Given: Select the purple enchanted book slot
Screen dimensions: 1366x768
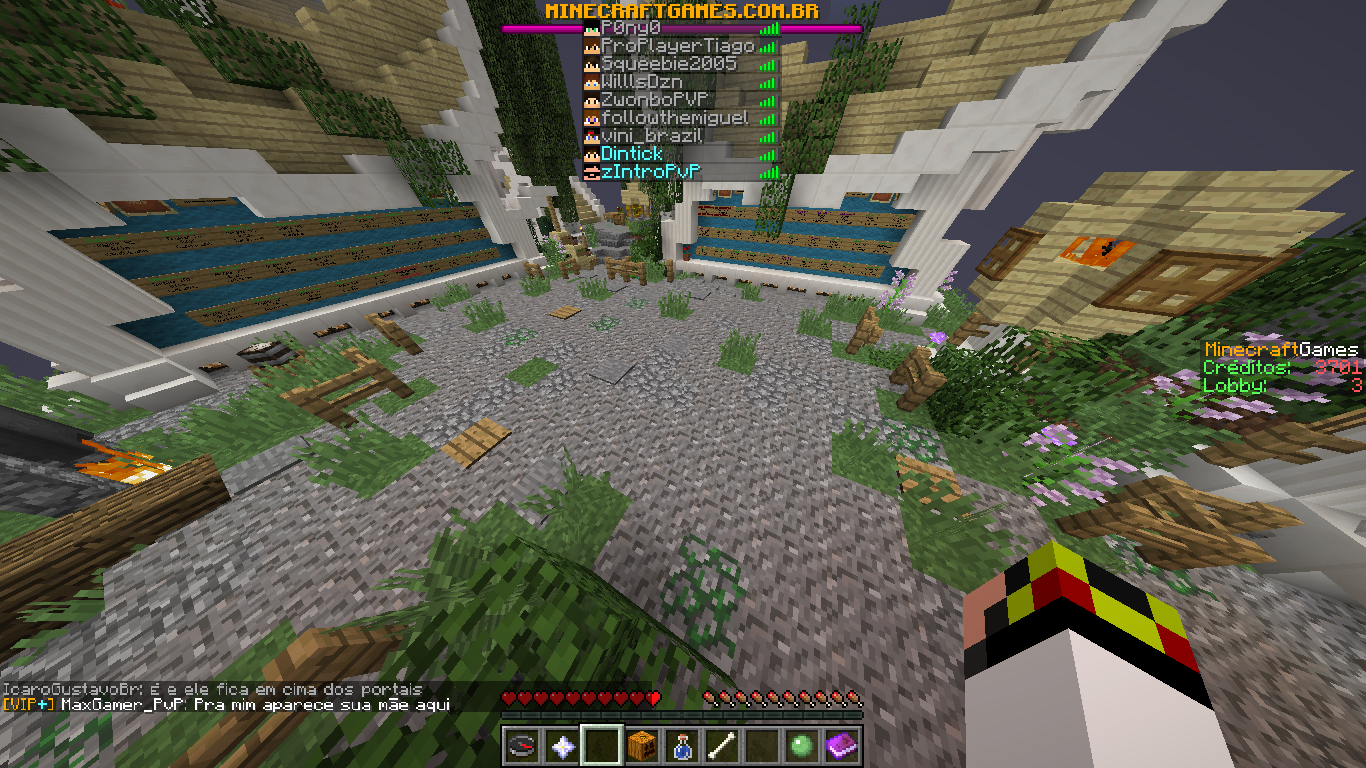Looking at the screenshot, I should 842,746.
